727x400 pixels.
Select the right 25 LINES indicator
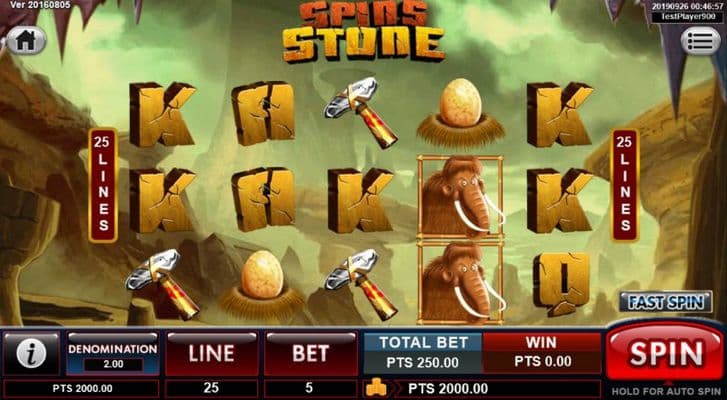[626, 184]
